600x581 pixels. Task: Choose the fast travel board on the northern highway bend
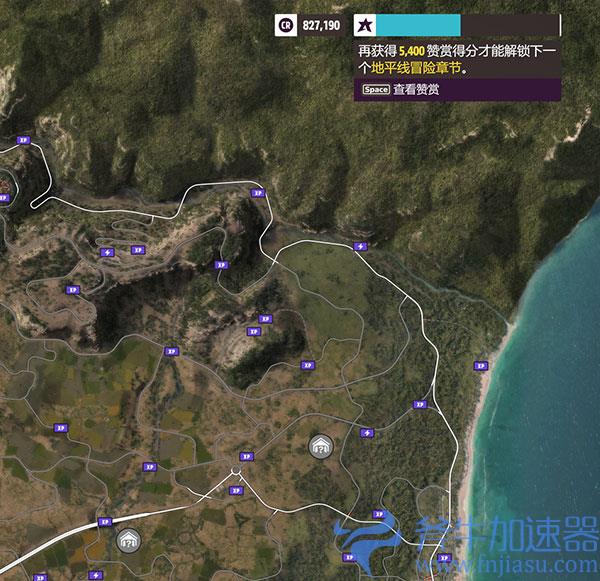[x=360, y=246]
